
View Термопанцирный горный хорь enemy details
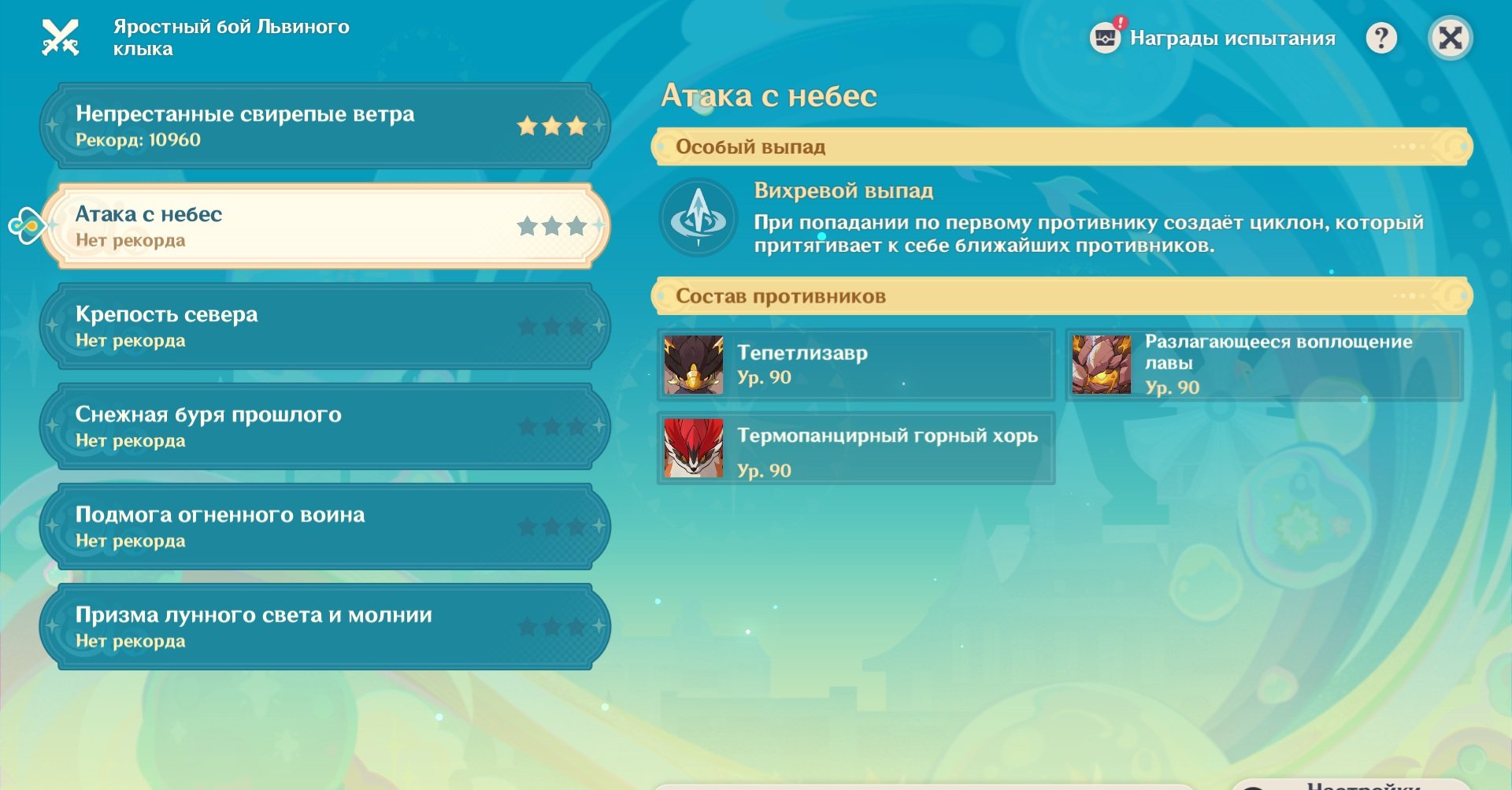coord(856,448)
